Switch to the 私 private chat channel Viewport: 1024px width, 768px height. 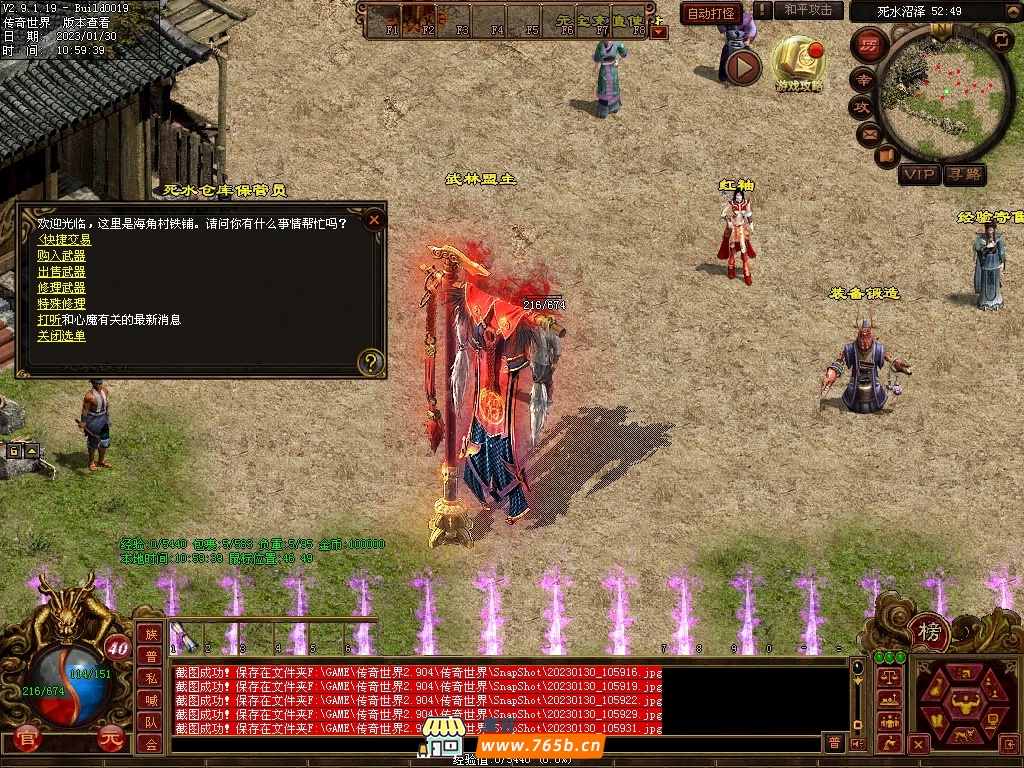point(150,677)
